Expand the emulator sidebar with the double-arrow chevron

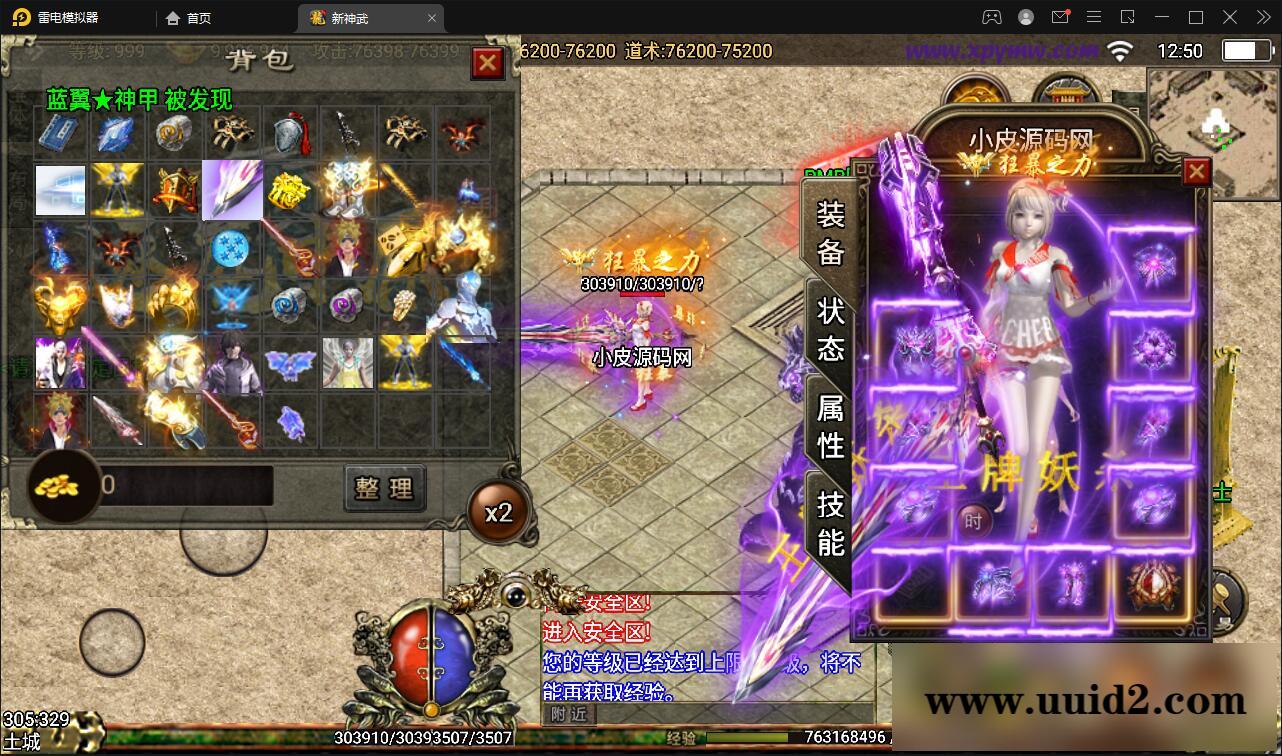tap(1262, 17)
